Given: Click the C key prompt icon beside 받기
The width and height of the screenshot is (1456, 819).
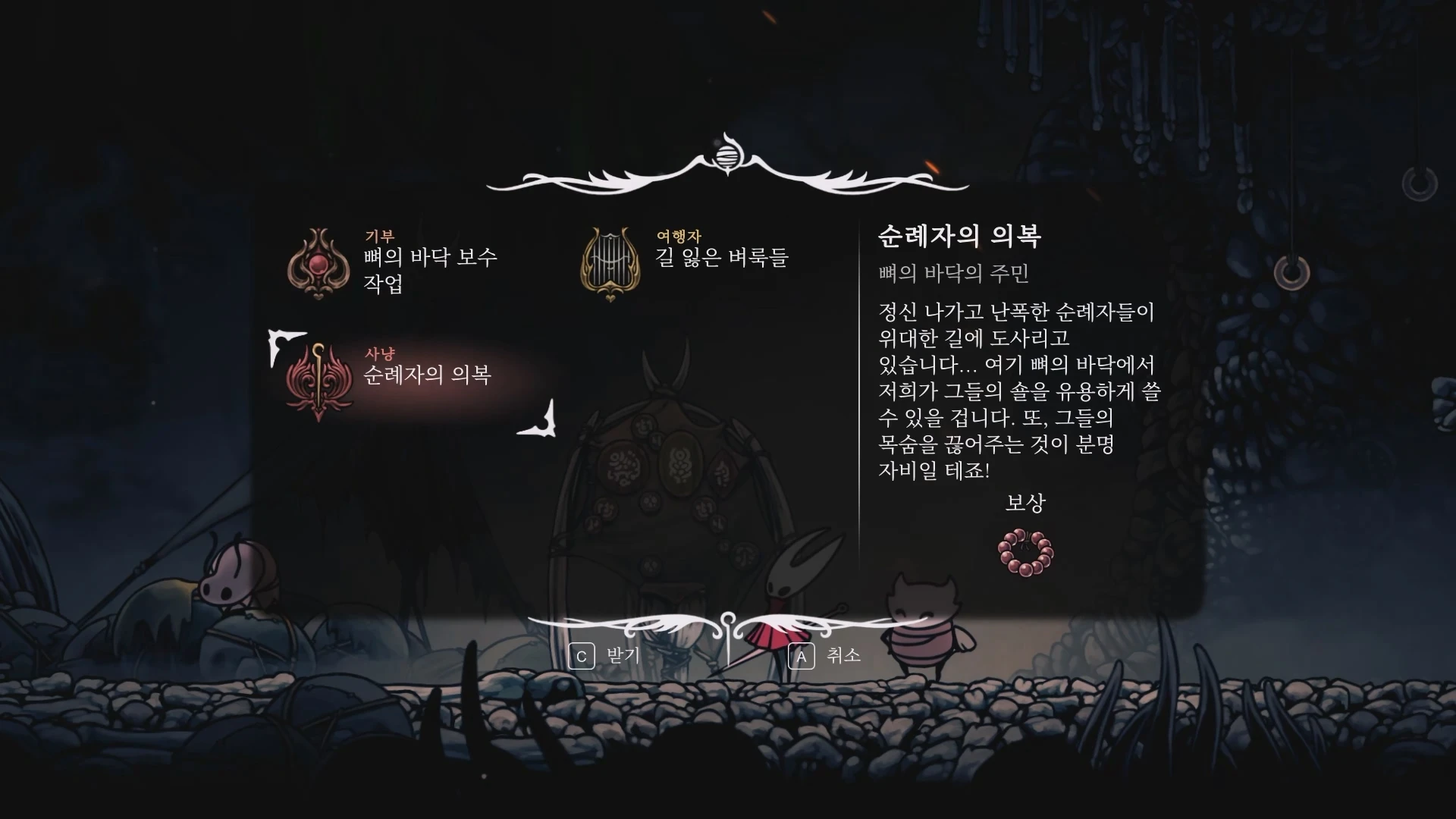Looking at the screenshot, I should 581,657.
